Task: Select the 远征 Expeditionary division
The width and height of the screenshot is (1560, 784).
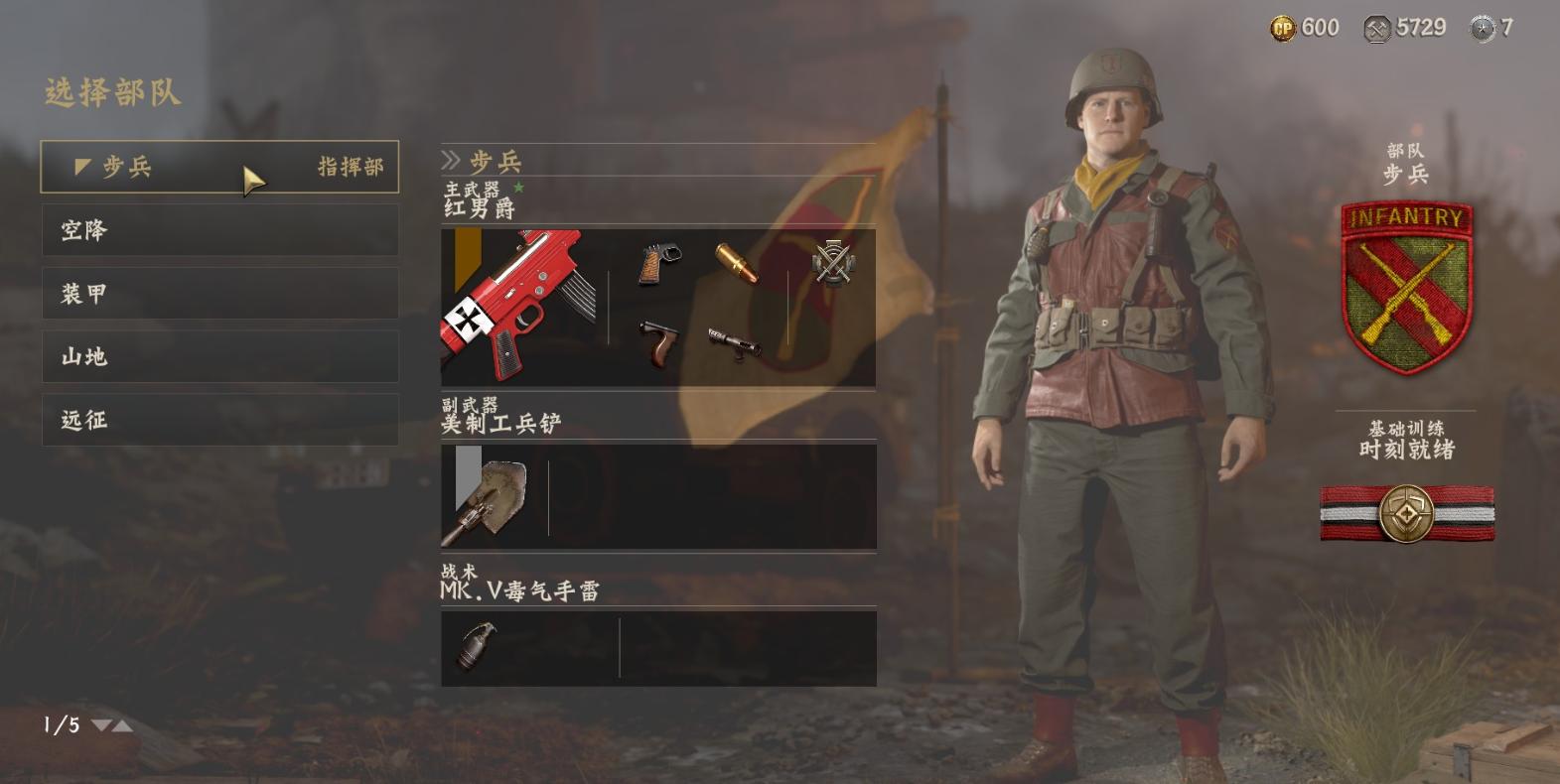Action: click(x=218, y=420)
